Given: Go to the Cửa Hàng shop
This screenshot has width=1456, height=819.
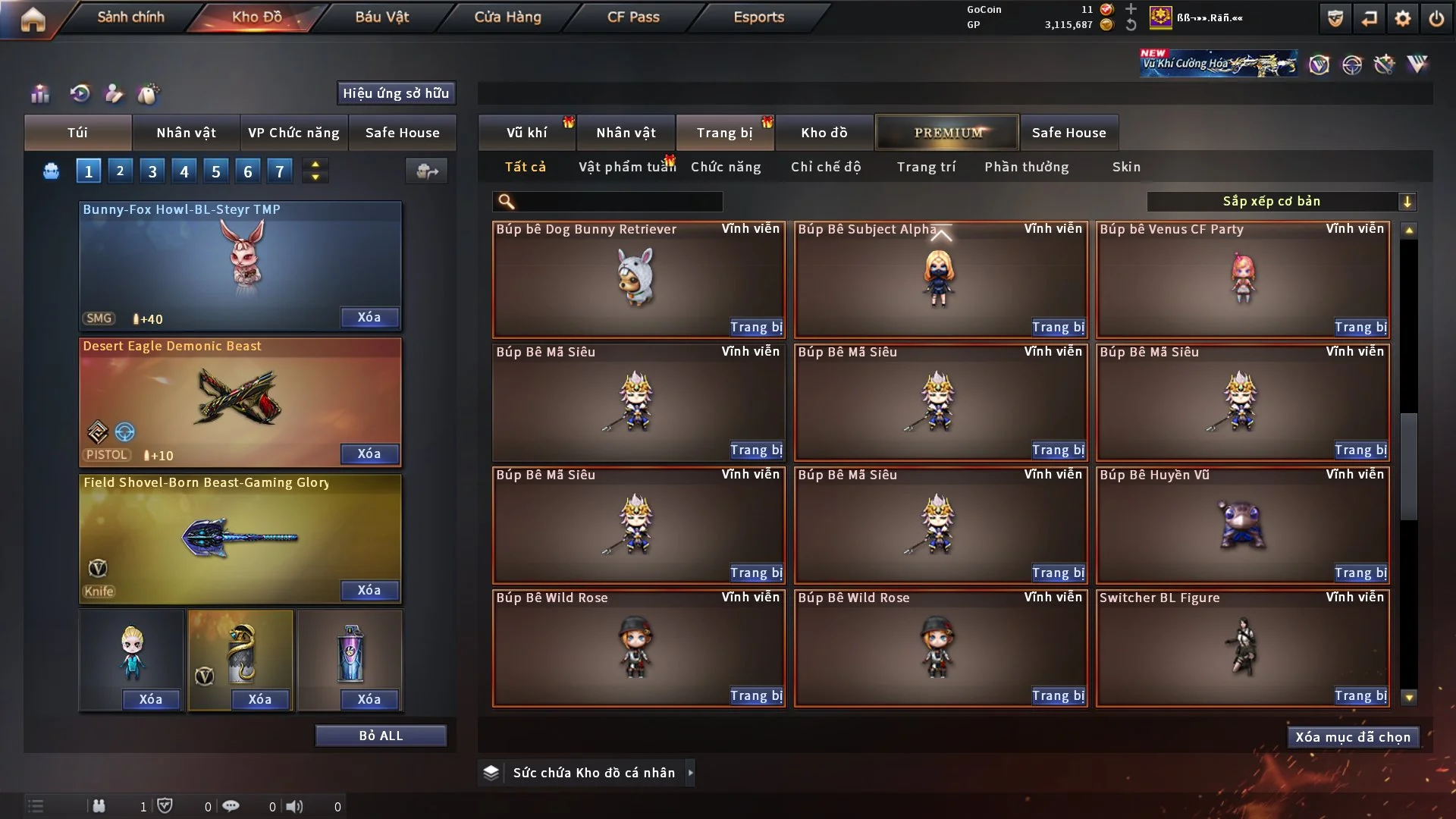Looking at the screenshot, I should (x=507, y=17).
